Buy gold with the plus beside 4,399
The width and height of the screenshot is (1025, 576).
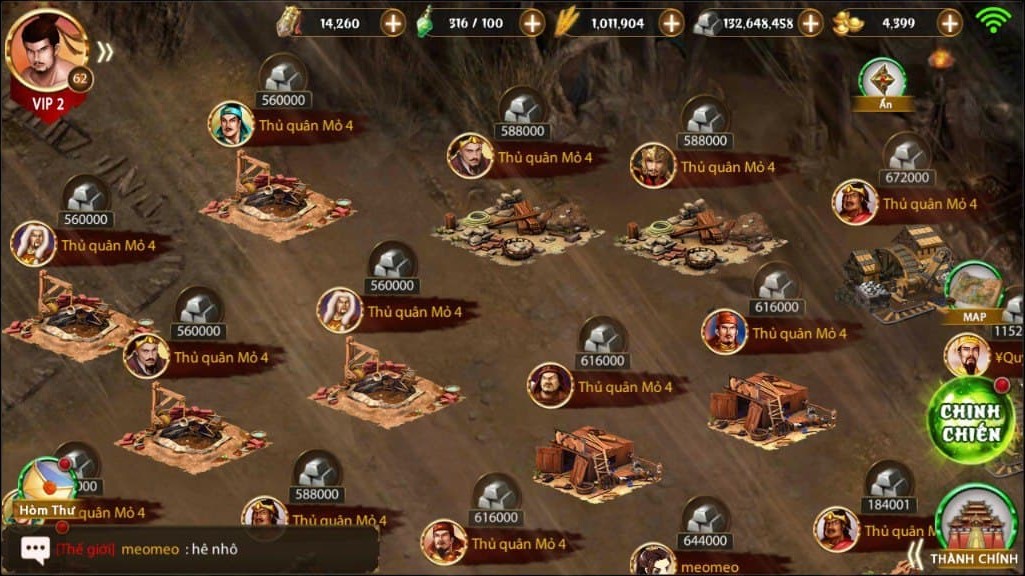pos(949,23)
